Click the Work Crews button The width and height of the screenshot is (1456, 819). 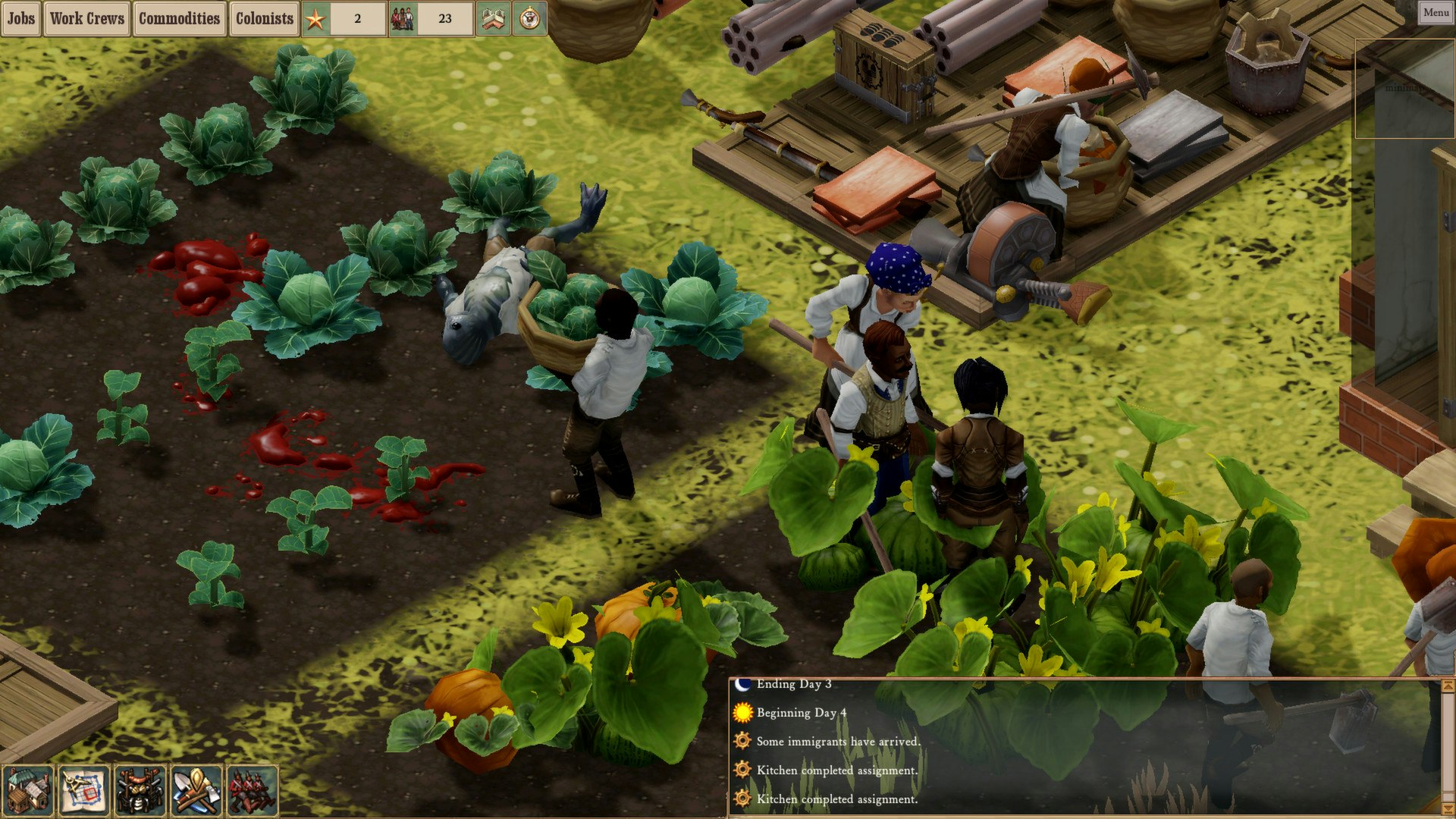tap(87, 20)
